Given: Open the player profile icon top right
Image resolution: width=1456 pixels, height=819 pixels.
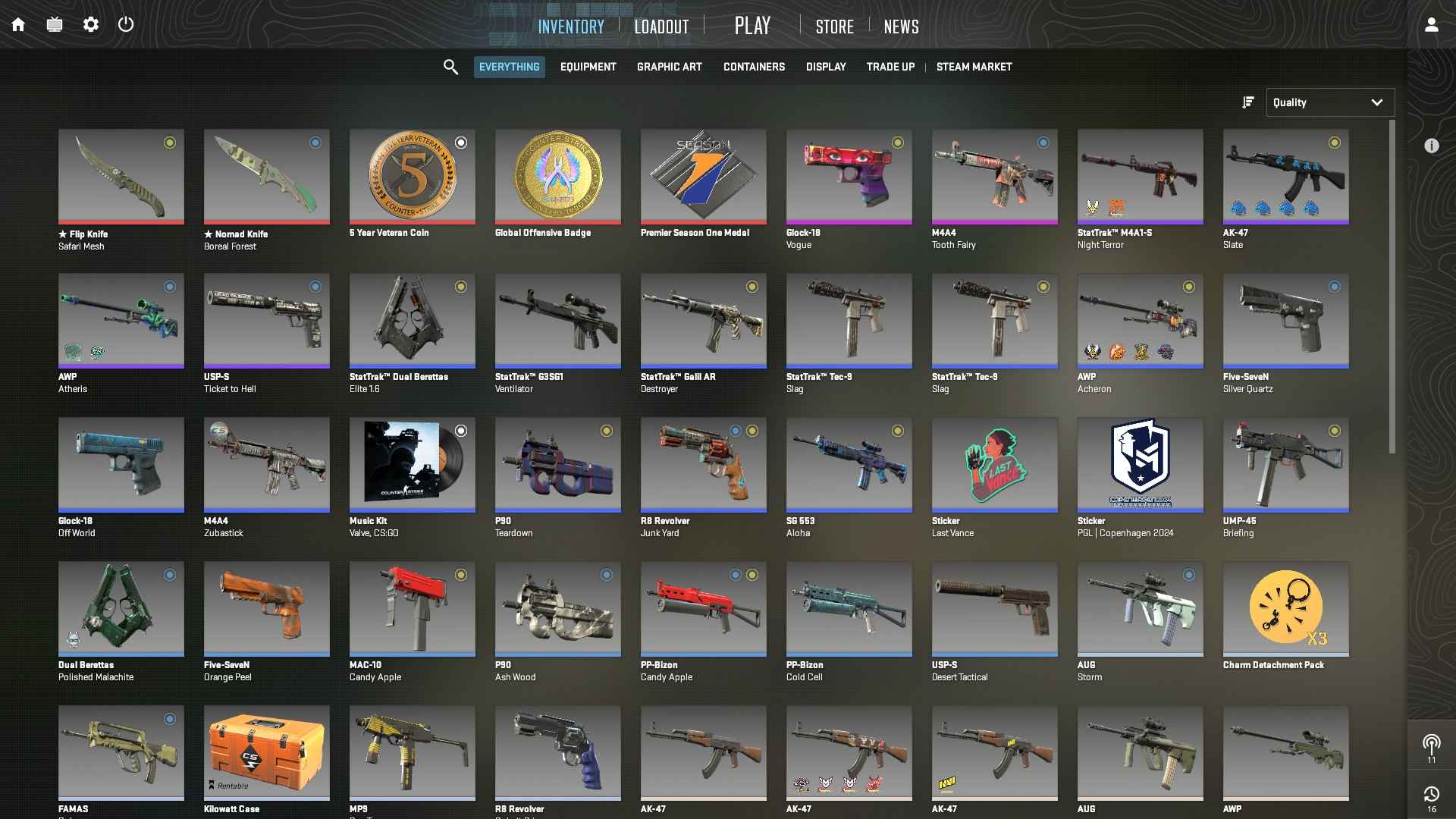Looking at the screenshot, I should [1430, 24].
